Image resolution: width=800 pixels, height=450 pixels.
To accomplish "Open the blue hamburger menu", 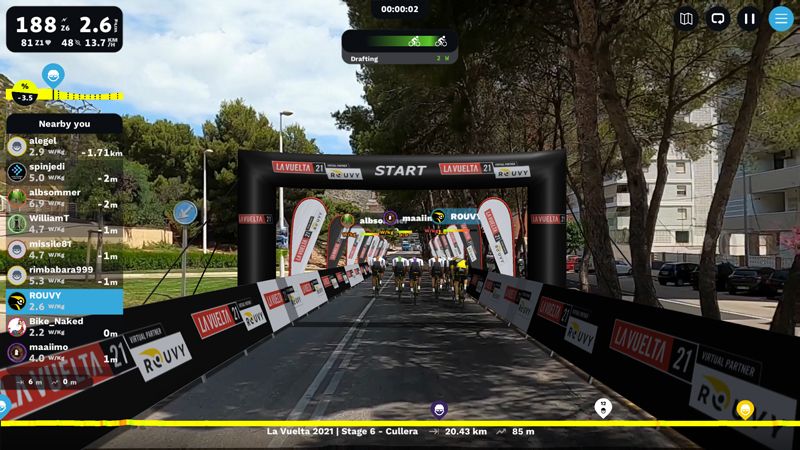I will click(x=781, y=18).
